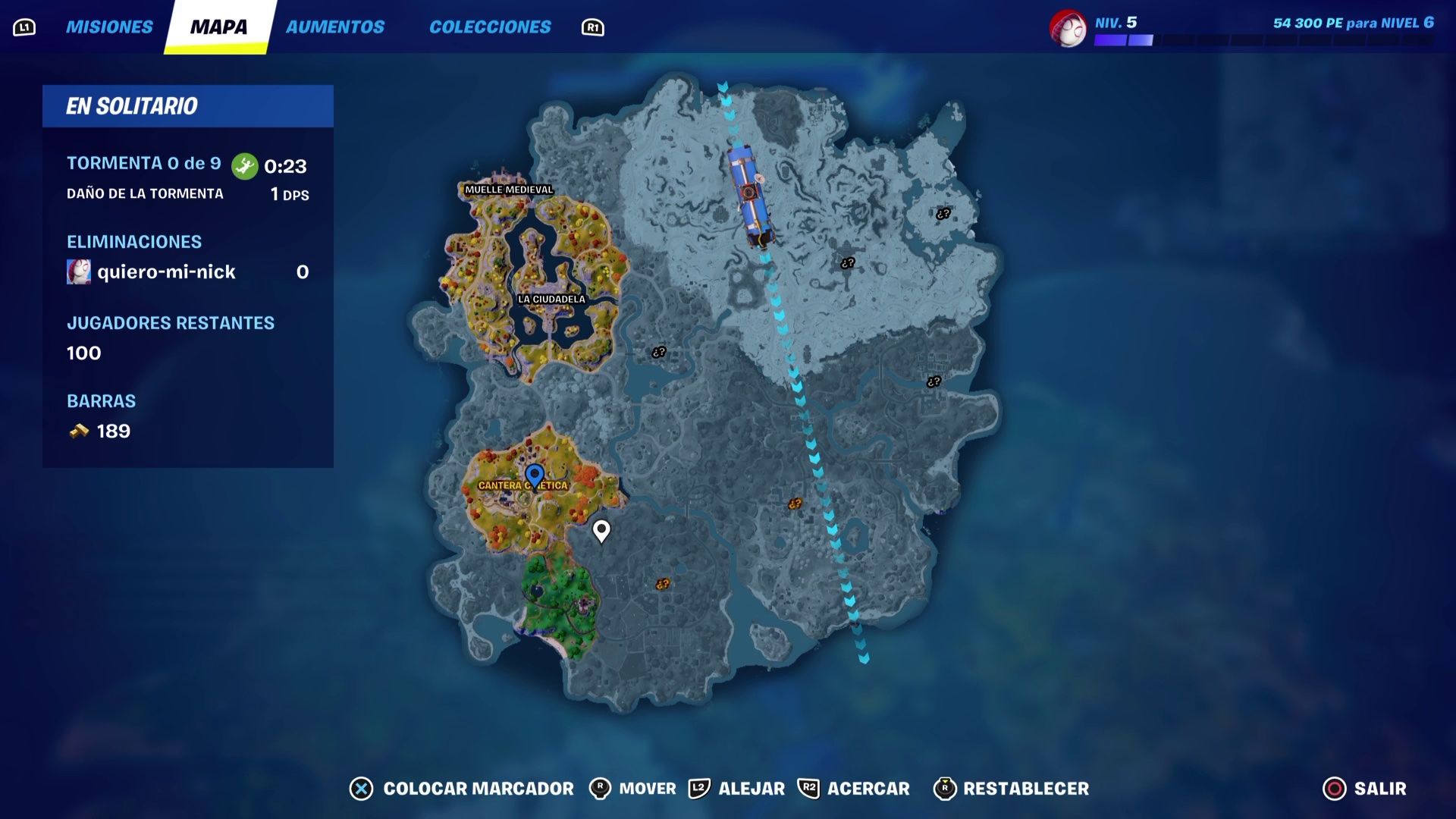Click the blue pin at Cantera Cinética

pos(535,475)
